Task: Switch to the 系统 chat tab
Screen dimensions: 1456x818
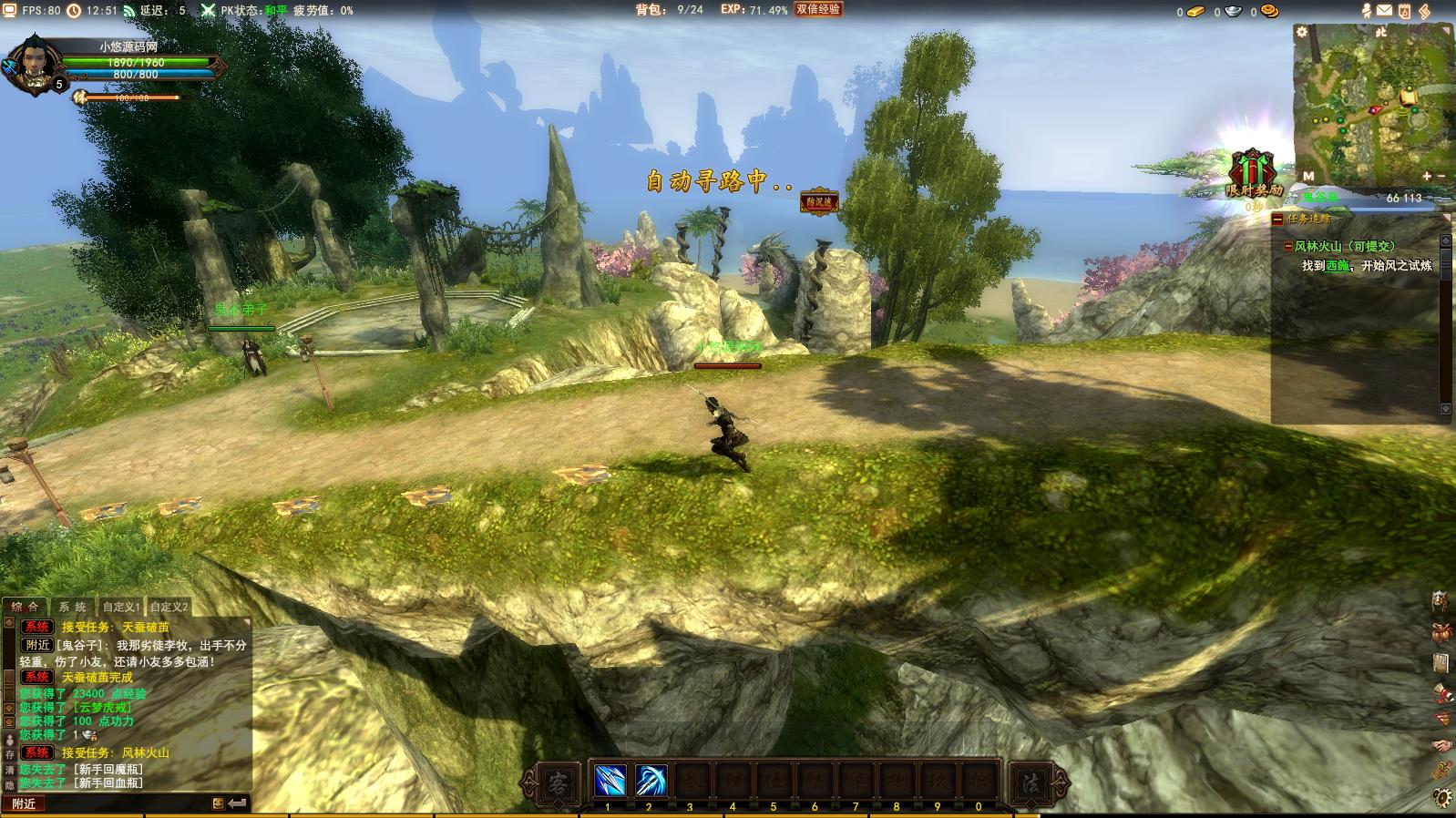Action: click(x=73, y=607)
